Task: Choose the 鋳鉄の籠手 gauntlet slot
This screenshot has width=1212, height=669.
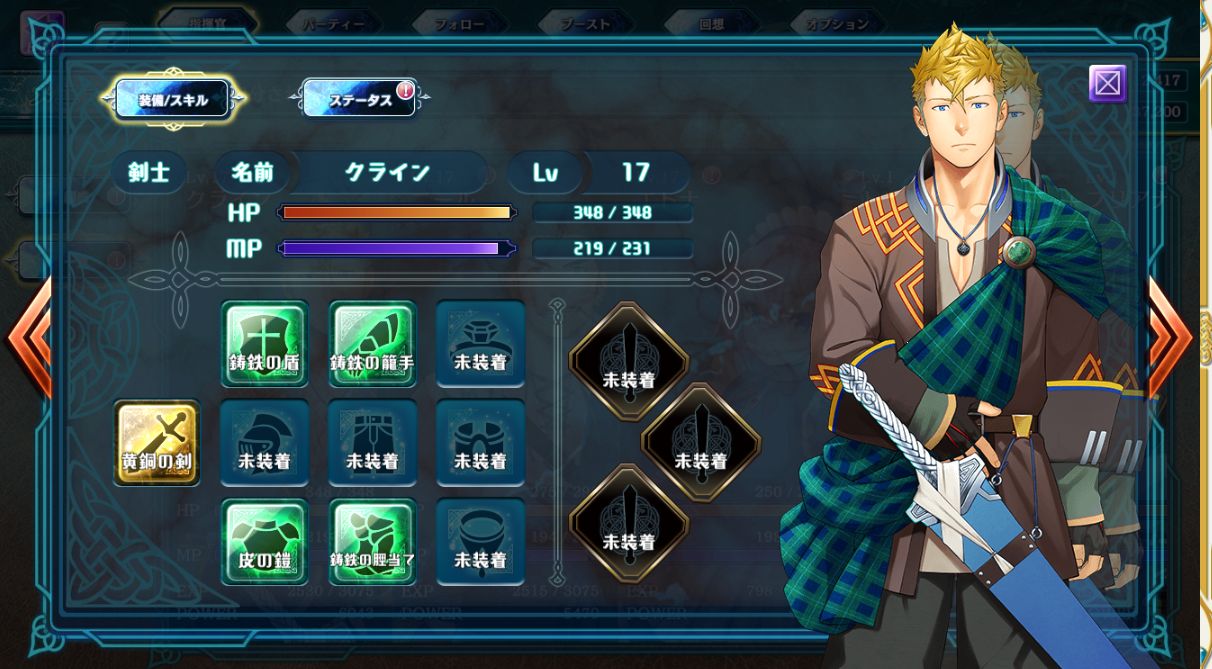Action: [x=372, y=343]
